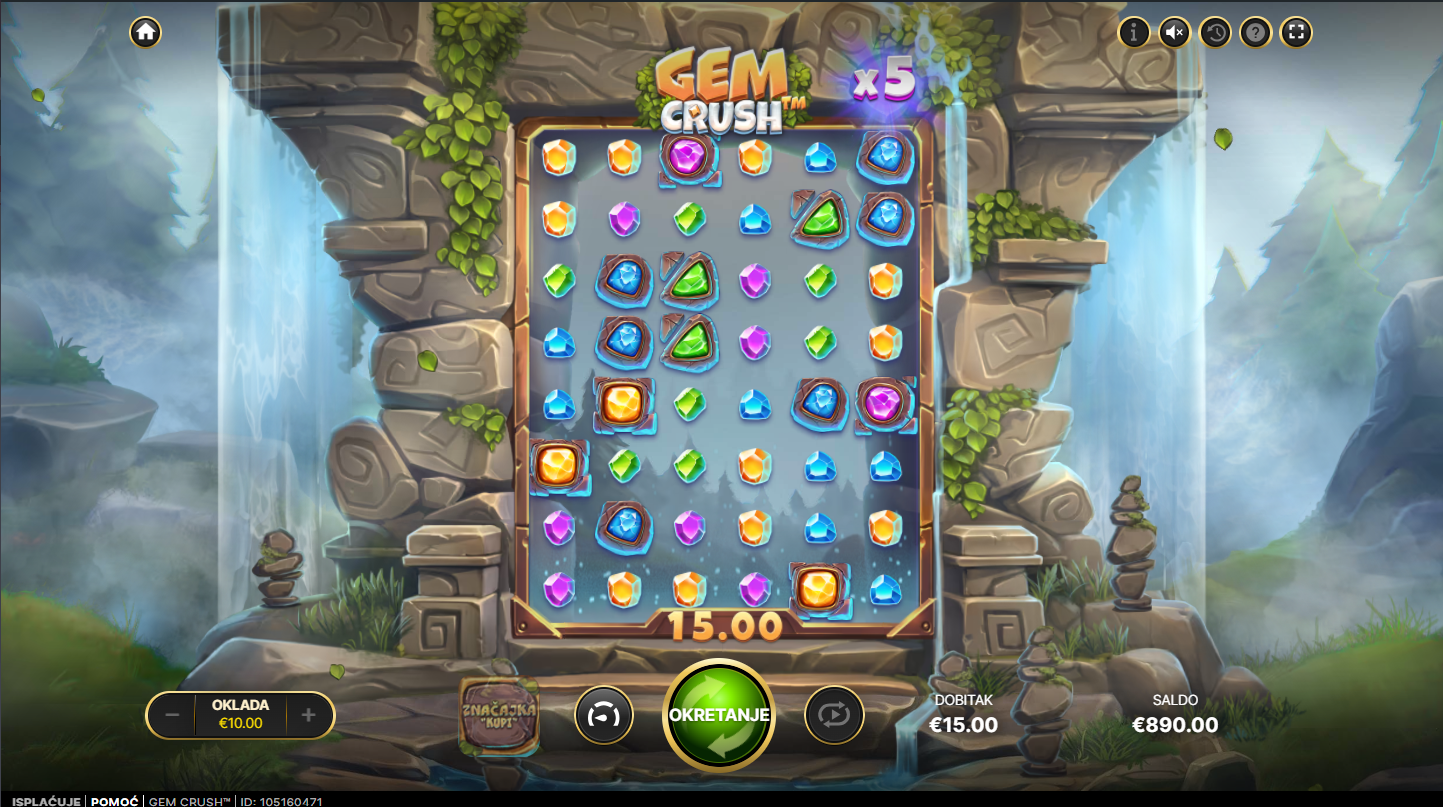Open the game info panel
Image resolution: width=1443 pixels, height=807 pixels.
point(1133,32)
